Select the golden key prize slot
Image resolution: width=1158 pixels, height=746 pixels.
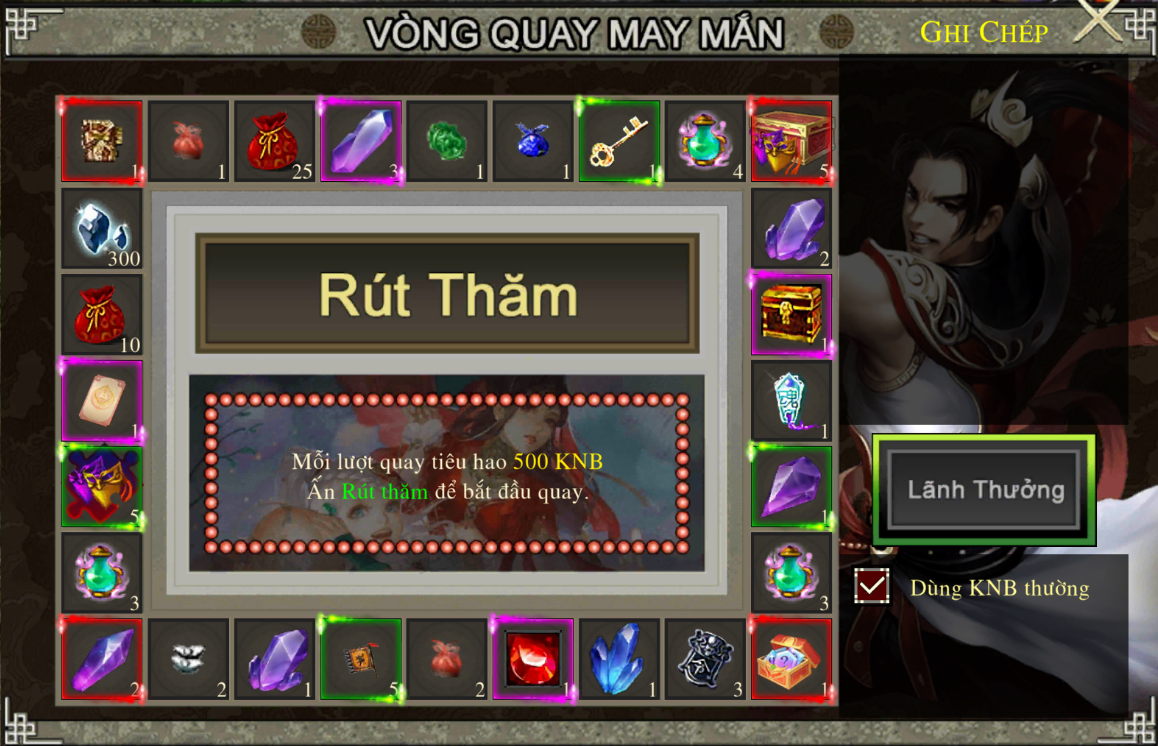point(619,141)
